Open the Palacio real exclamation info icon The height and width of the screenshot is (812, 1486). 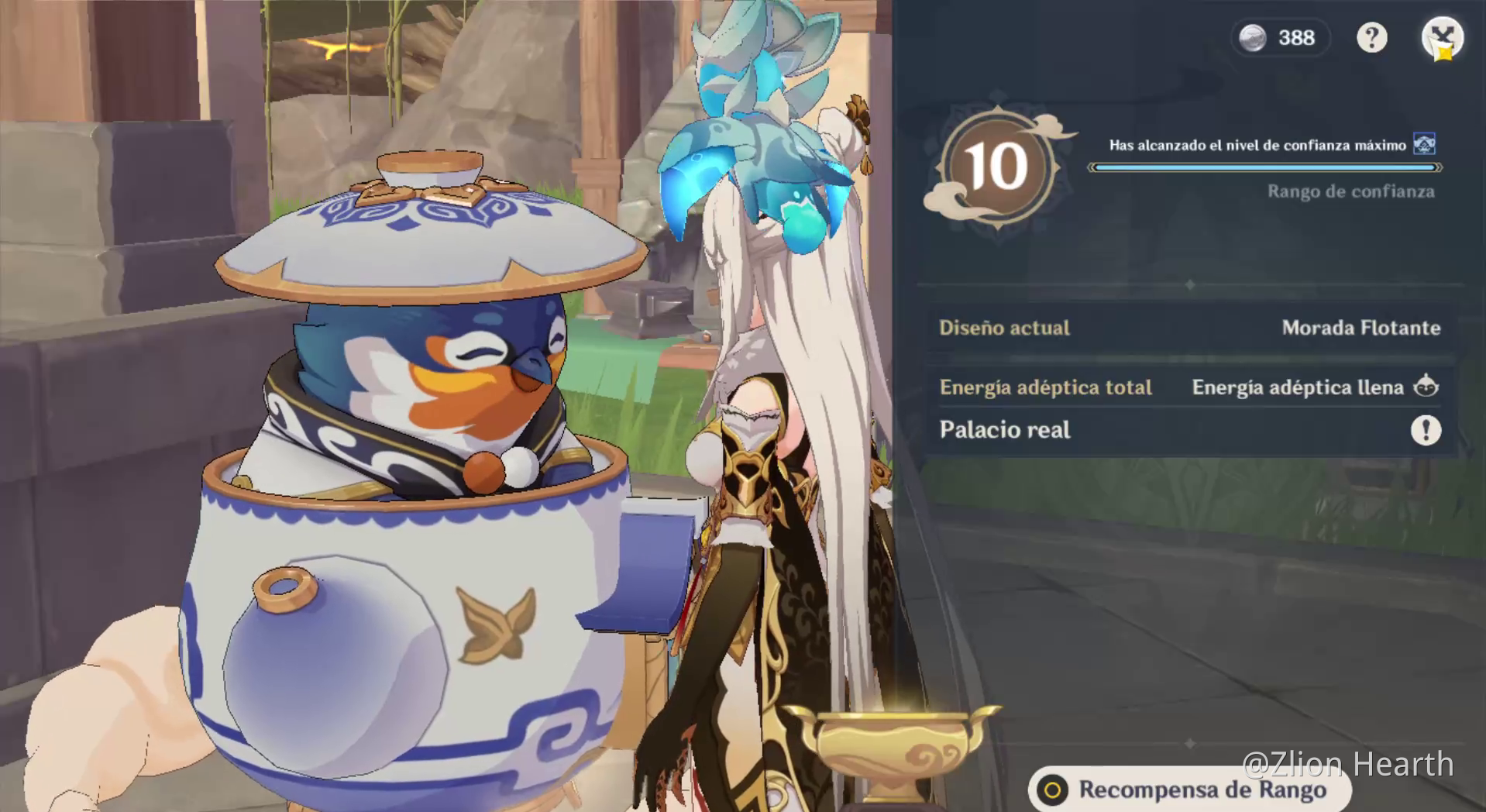1426,430
